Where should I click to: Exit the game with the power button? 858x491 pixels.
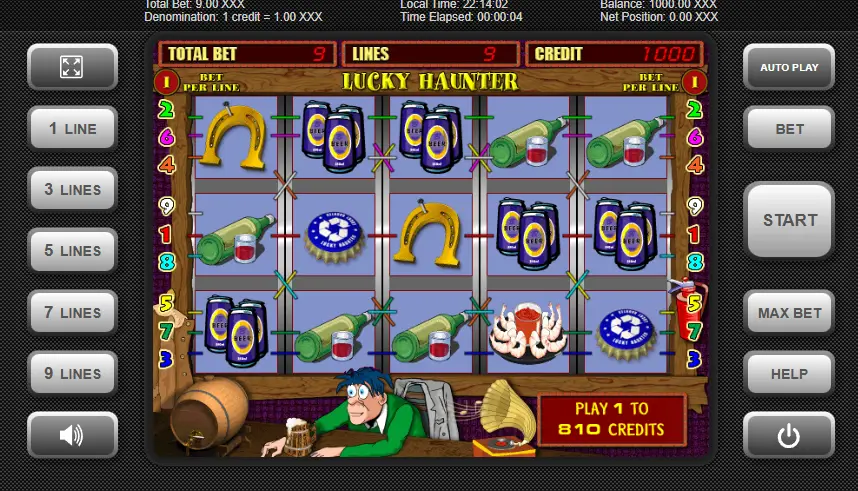coord(788,435)
